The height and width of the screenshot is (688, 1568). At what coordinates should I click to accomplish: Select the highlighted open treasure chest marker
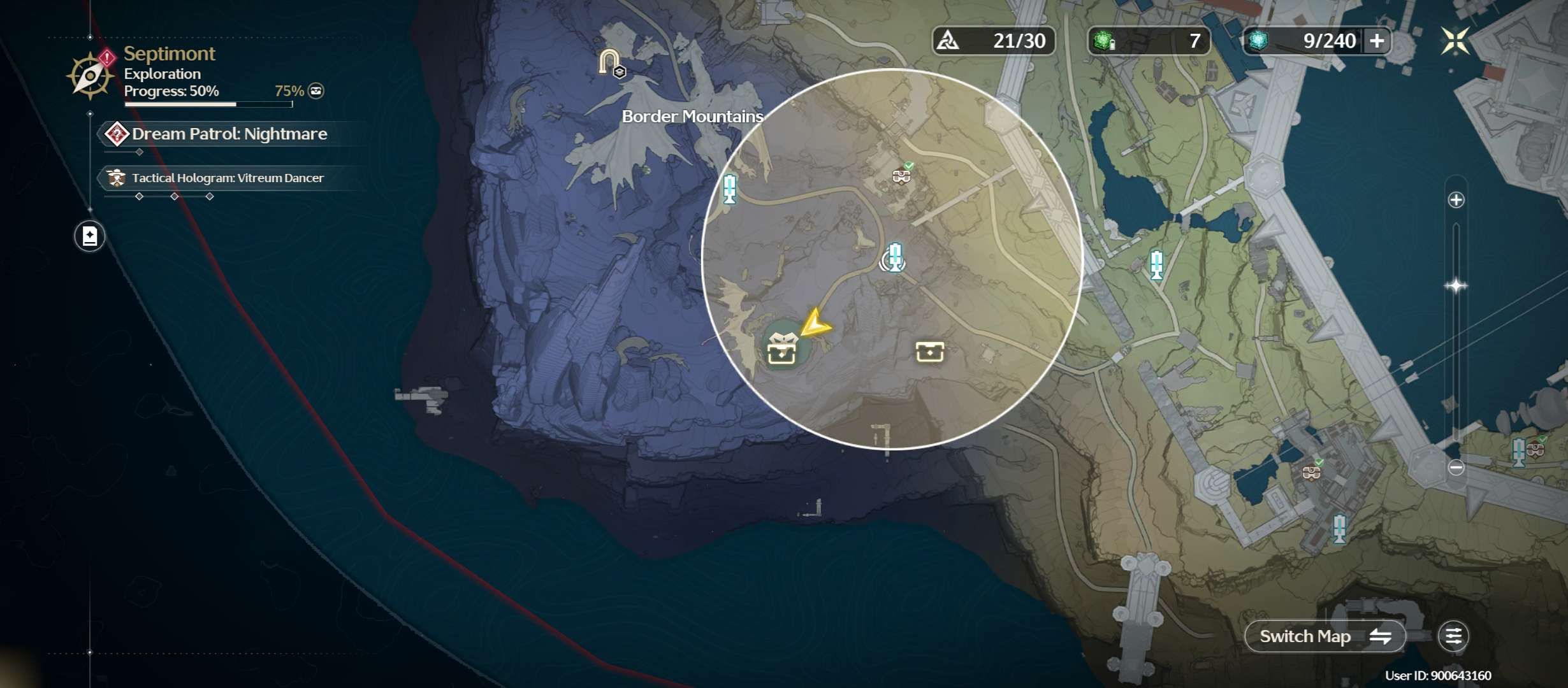pyautogui.click(x=782, y=348)
